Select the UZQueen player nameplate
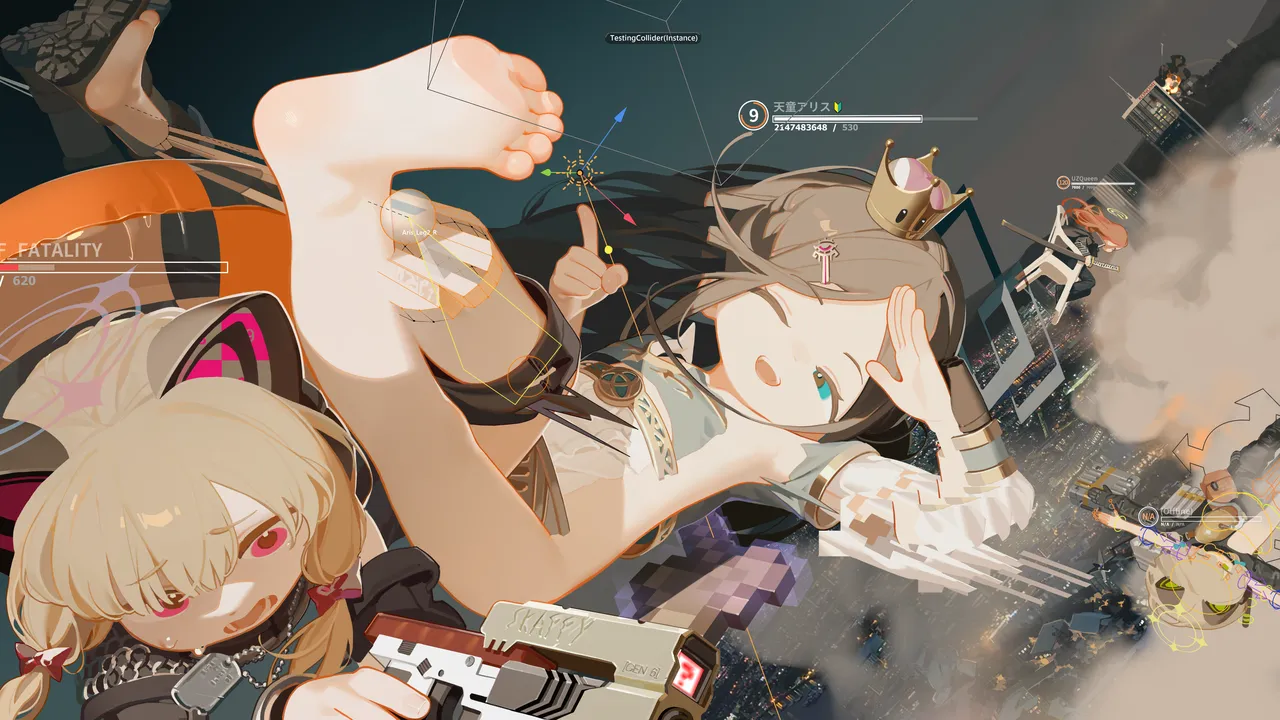Viewport: 1280px width, 720px height. tap(1084, 178)
